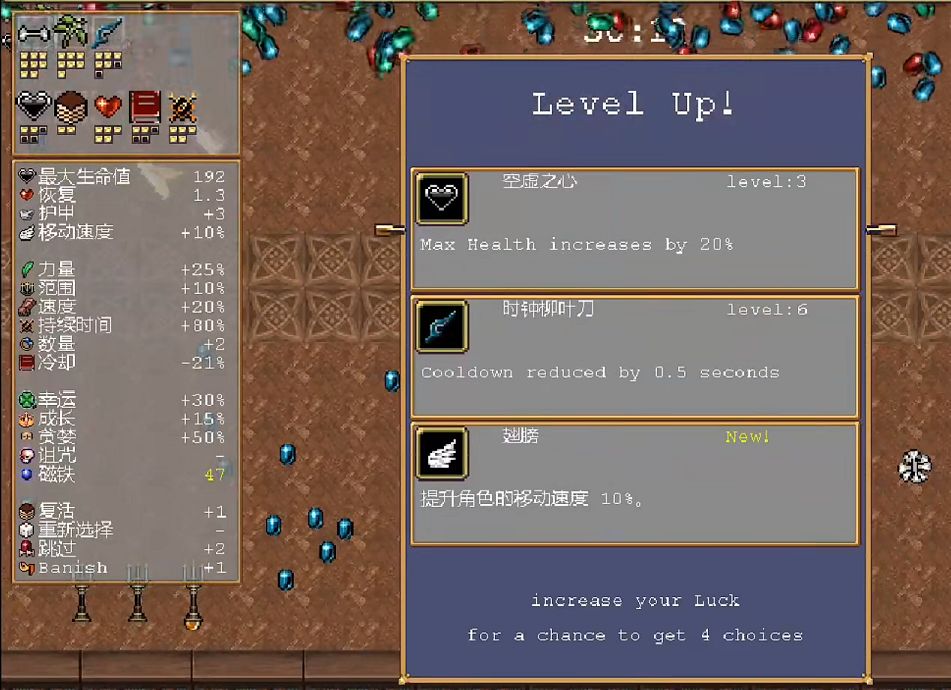Screen dimensions: 951x690
Task: Select the orange skull passive item icon
Action: [x=182, y=105]
